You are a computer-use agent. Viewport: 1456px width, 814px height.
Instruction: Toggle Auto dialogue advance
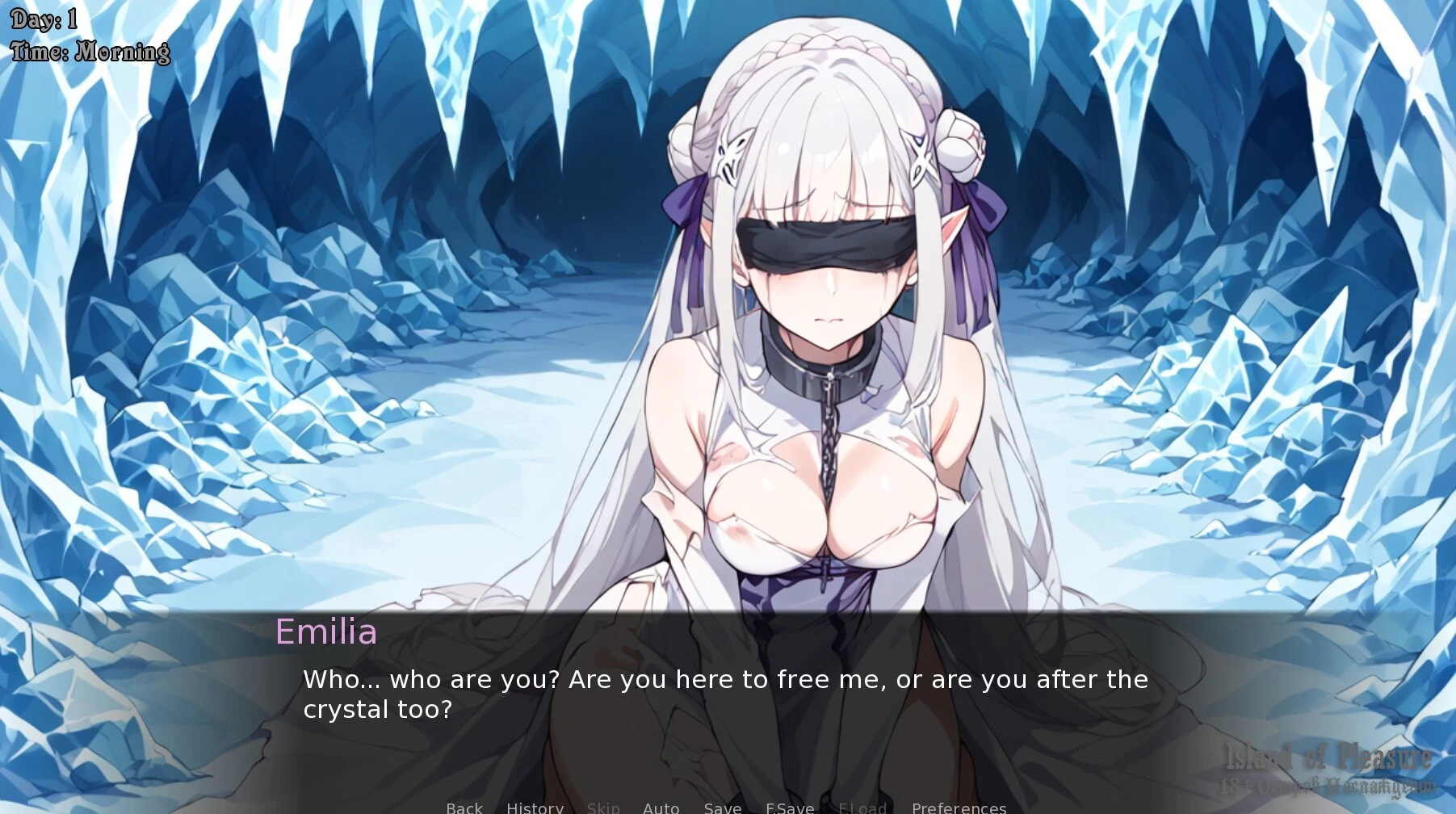[x=661, y=808]
